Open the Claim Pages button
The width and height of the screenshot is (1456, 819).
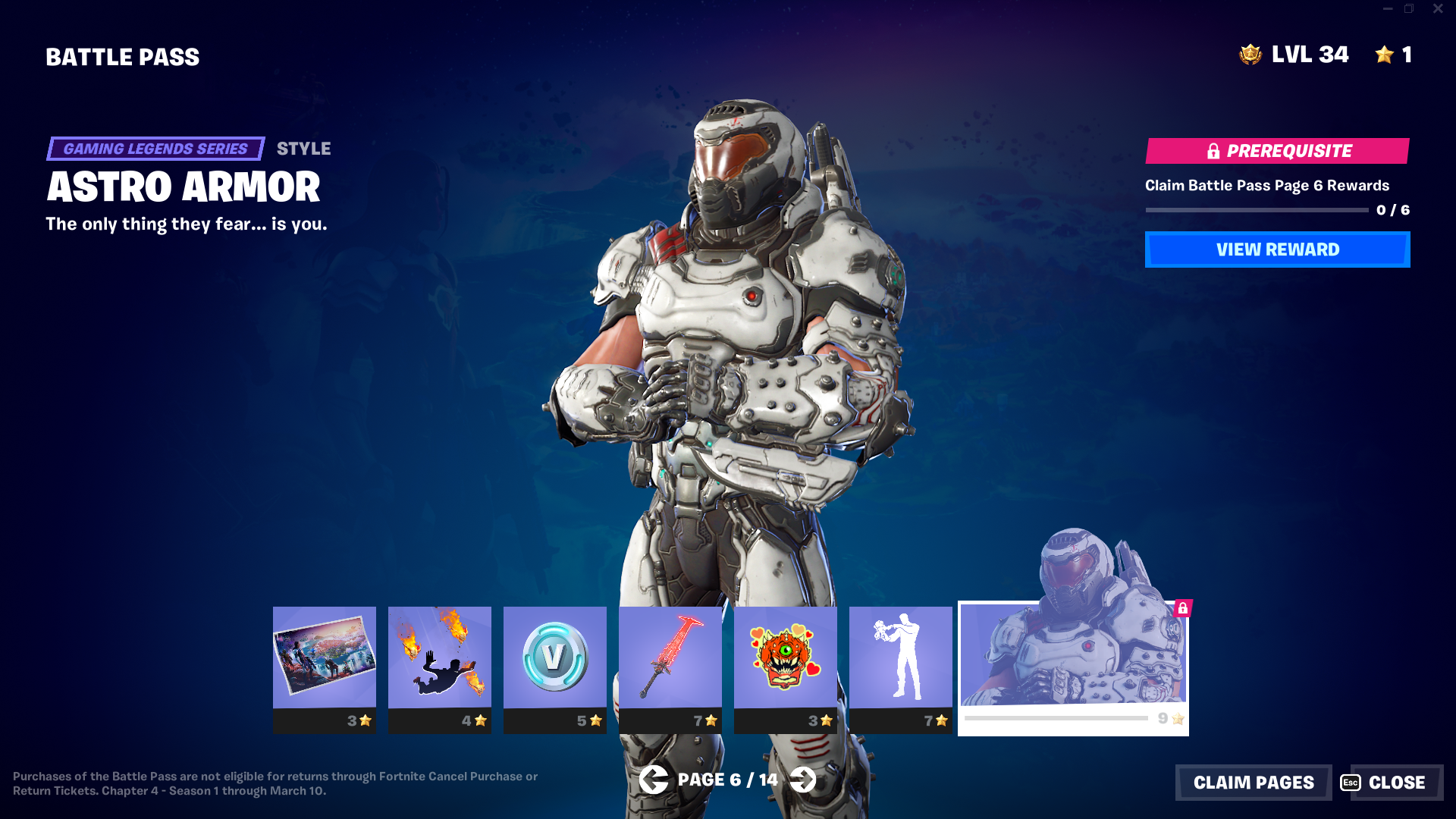click(1253, 782)
